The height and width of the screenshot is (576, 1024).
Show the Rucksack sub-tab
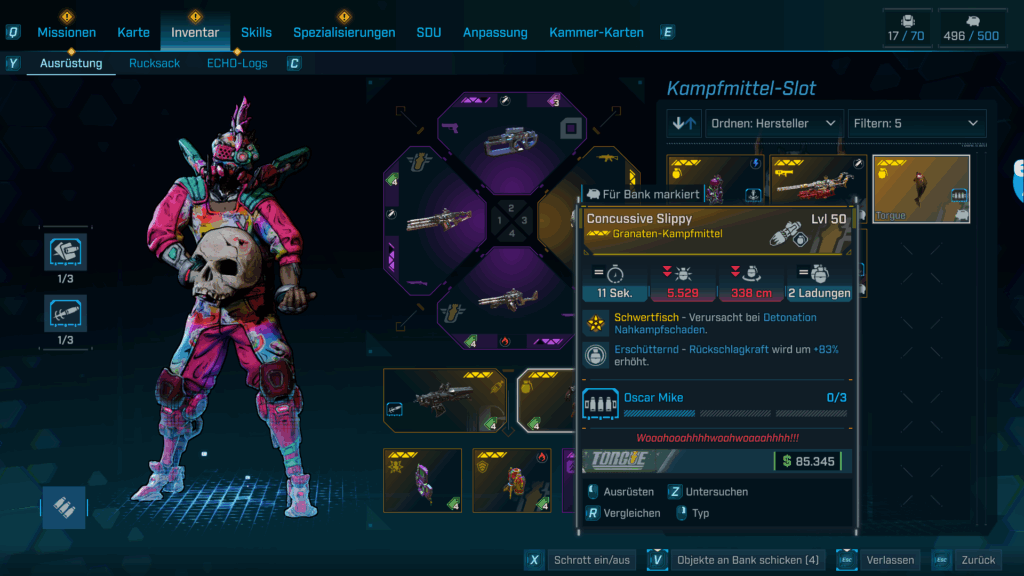(155, 63)
